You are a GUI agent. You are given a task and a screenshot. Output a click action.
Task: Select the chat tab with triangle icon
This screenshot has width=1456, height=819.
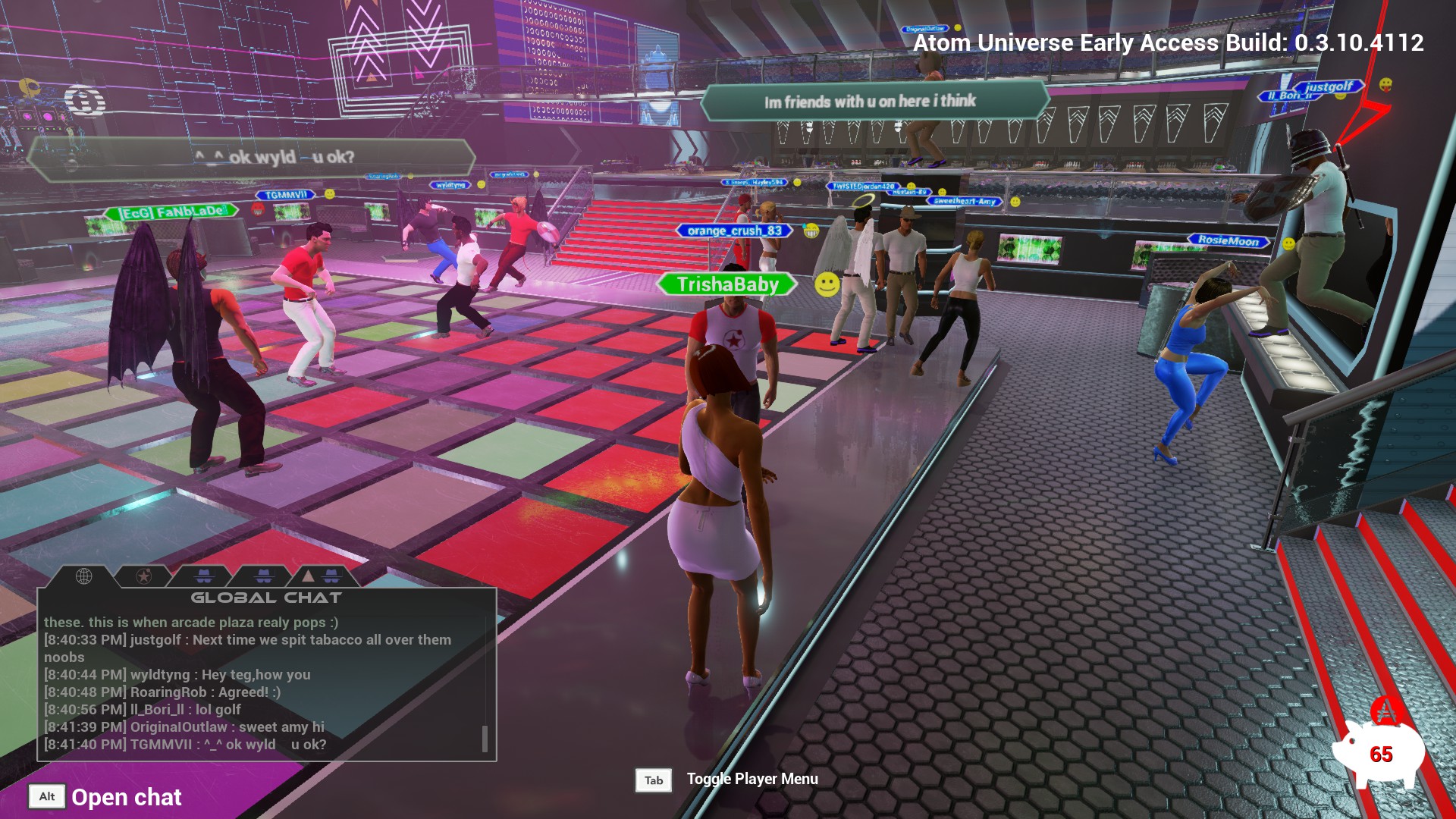(x=320, y=576)
